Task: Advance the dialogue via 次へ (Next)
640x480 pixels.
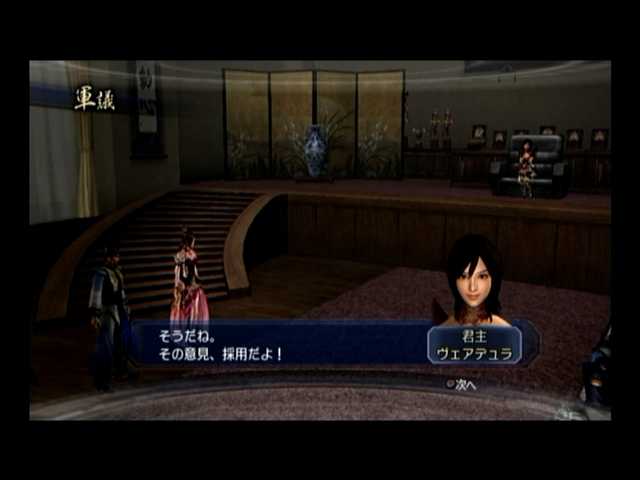Action: point(462,383)
